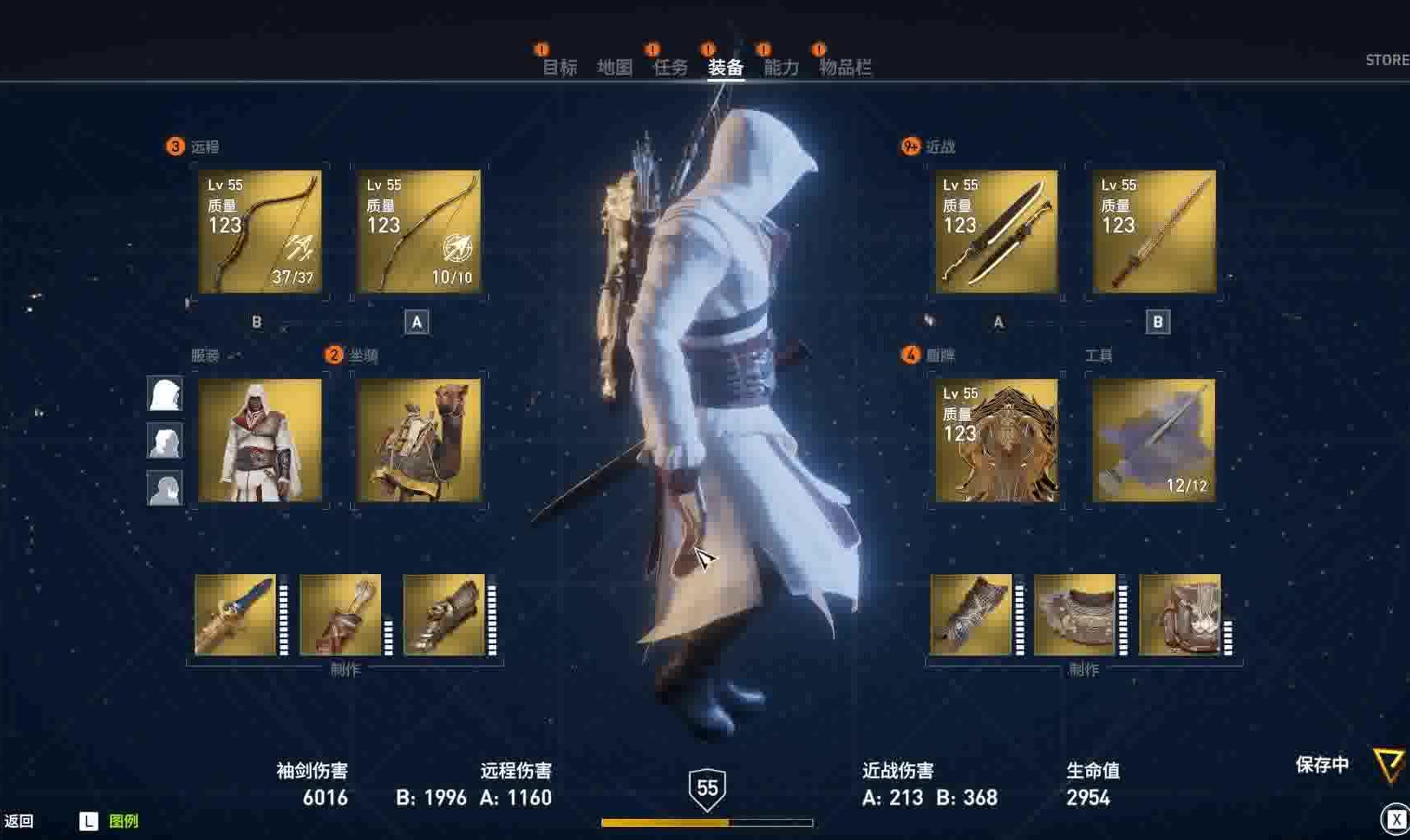Screen dimensions: 1410x840
Task: Switch to the 目标 tab
Action: [560, 67]
